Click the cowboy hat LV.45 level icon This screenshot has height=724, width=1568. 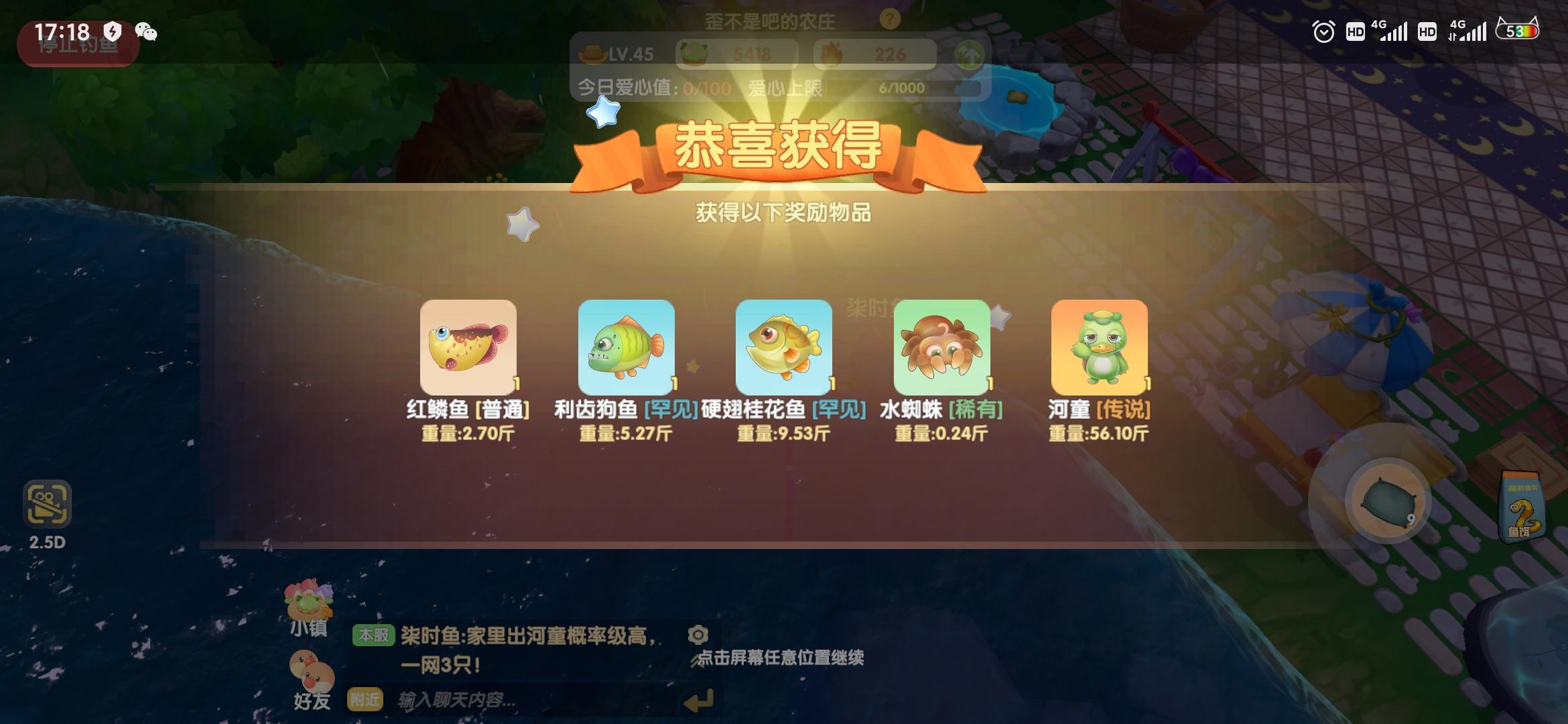(x=590, y=54)
